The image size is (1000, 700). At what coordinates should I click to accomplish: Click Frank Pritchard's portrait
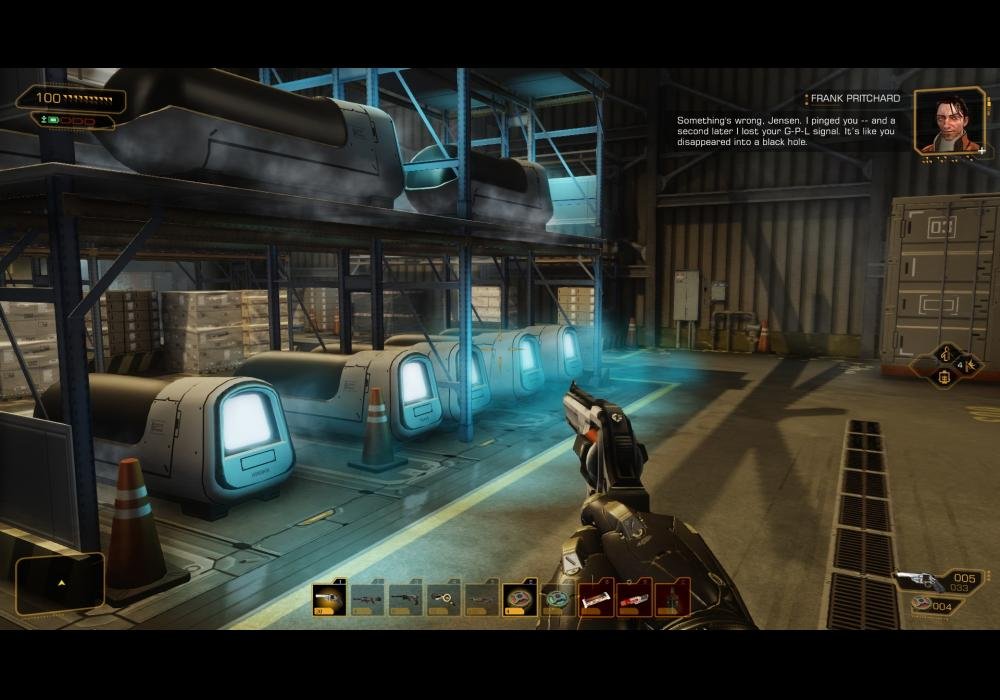click(950, 122)
